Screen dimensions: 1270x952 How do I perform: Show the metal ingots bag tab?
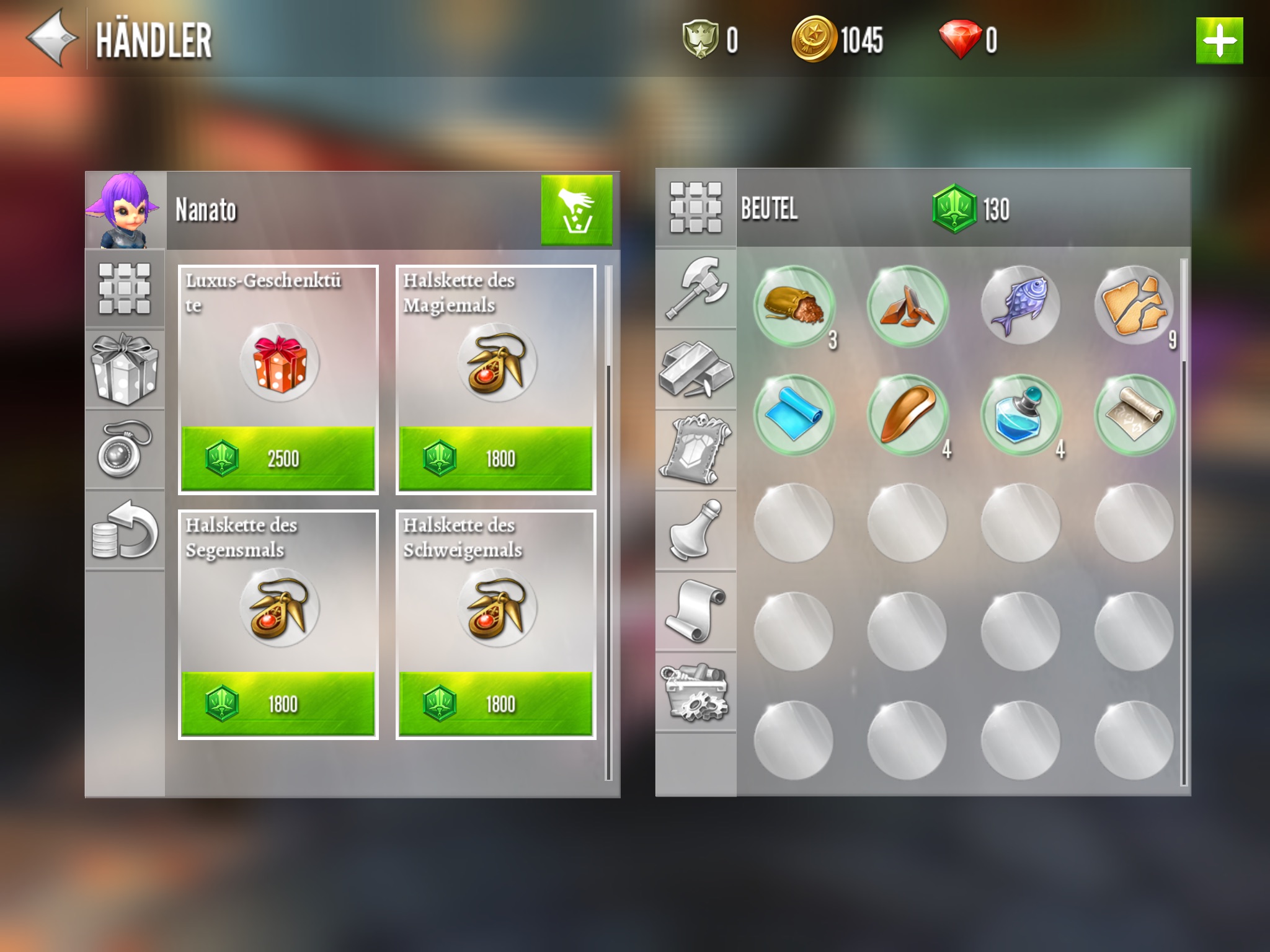tap(696, 369)
